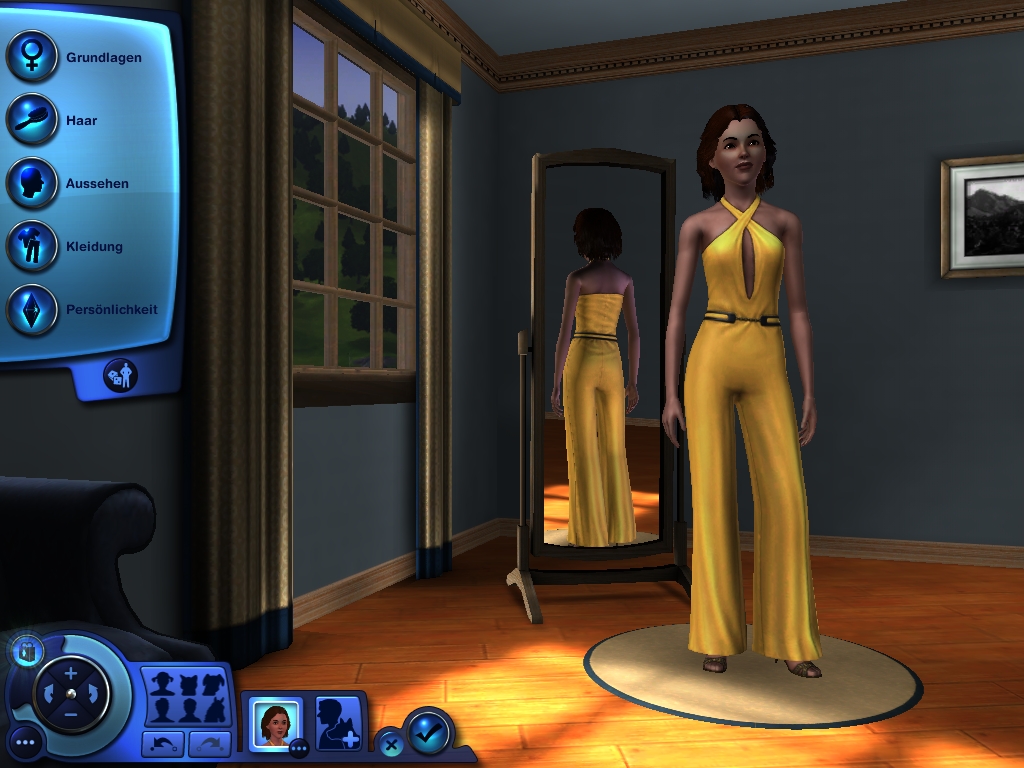Click the undo arrow button
1024x768 pixels.
point(162,744)
